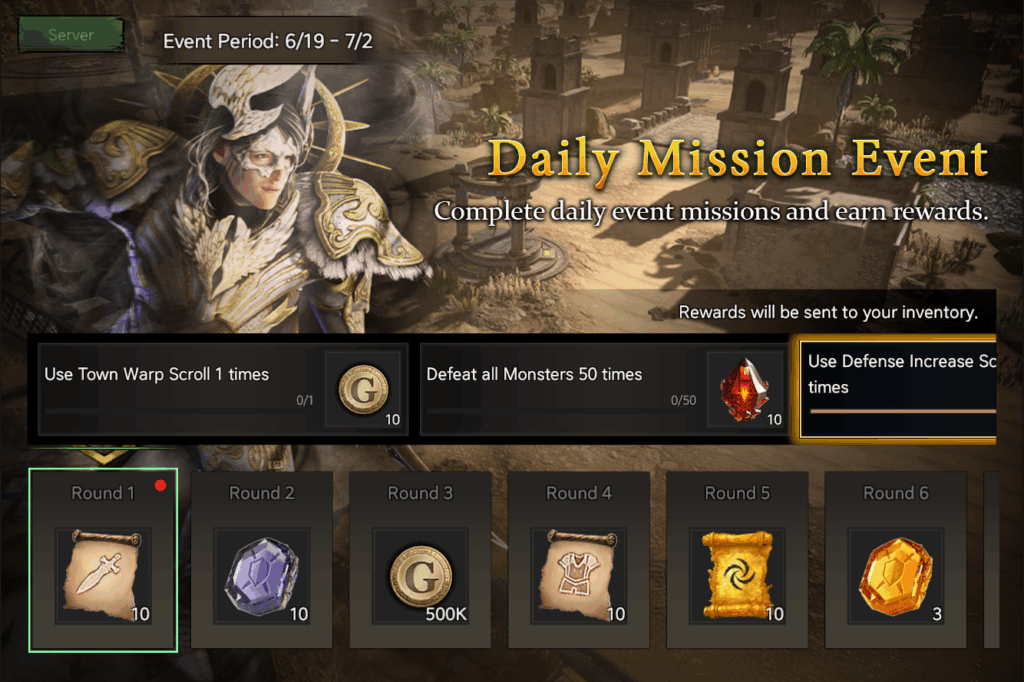
Task: Choose the Round 2 purple gem tile
Action: coord(262,560)
